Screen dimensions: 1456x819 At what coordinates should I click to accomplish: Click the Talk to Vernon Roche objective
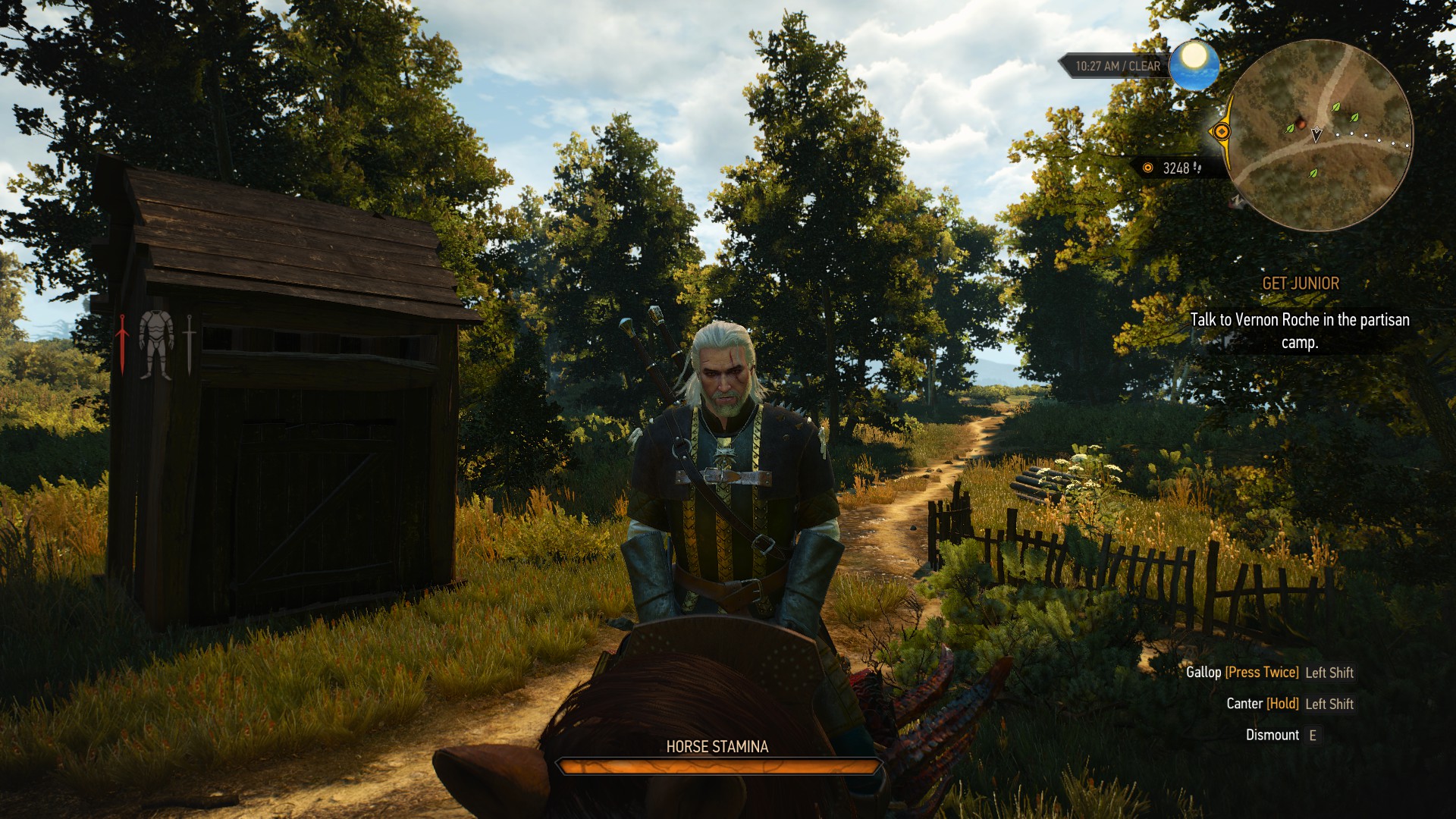click(x=1299, y=331)
